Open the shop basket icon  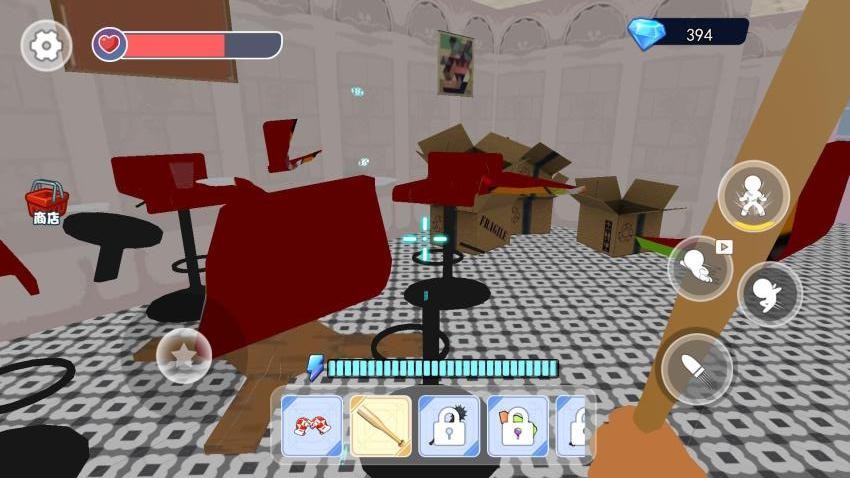46,201
